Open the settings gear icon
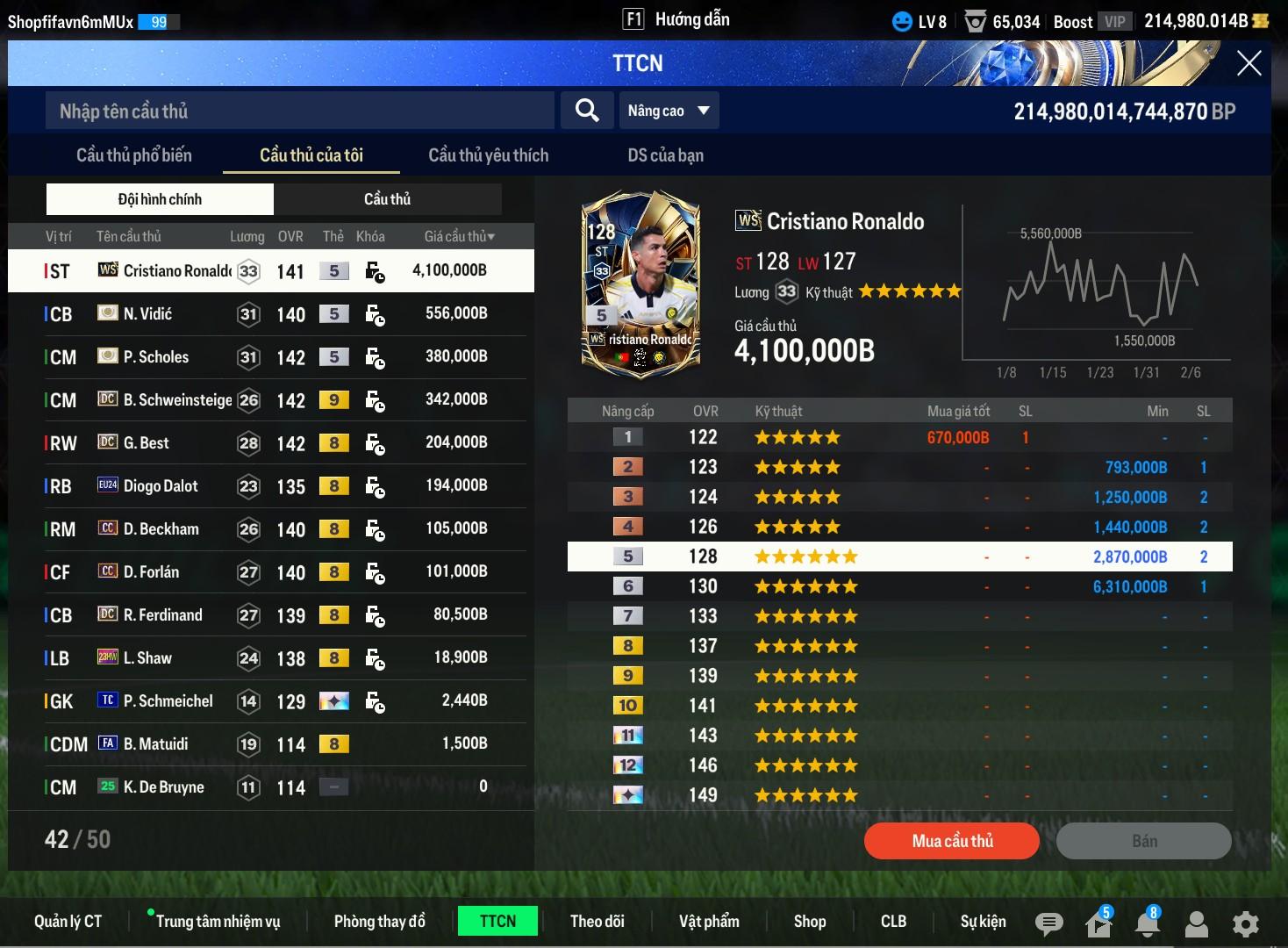 [x=1245, y=923]
